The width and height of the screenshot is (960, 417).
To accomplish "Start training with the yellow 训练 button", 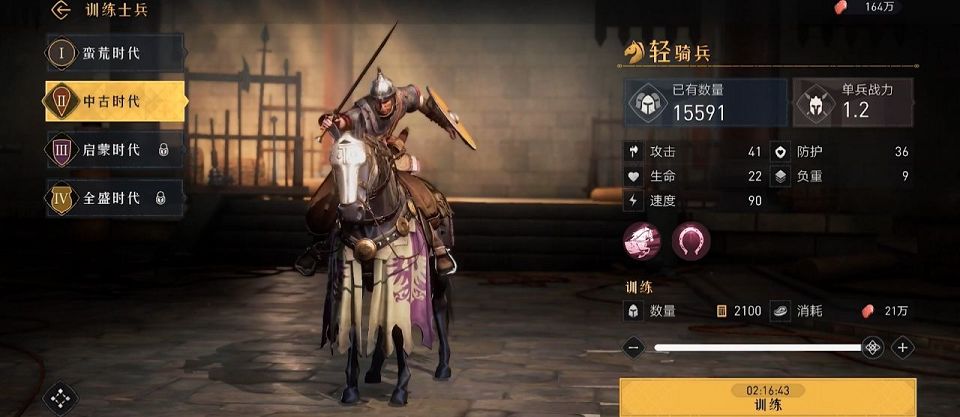I will 768,397.
